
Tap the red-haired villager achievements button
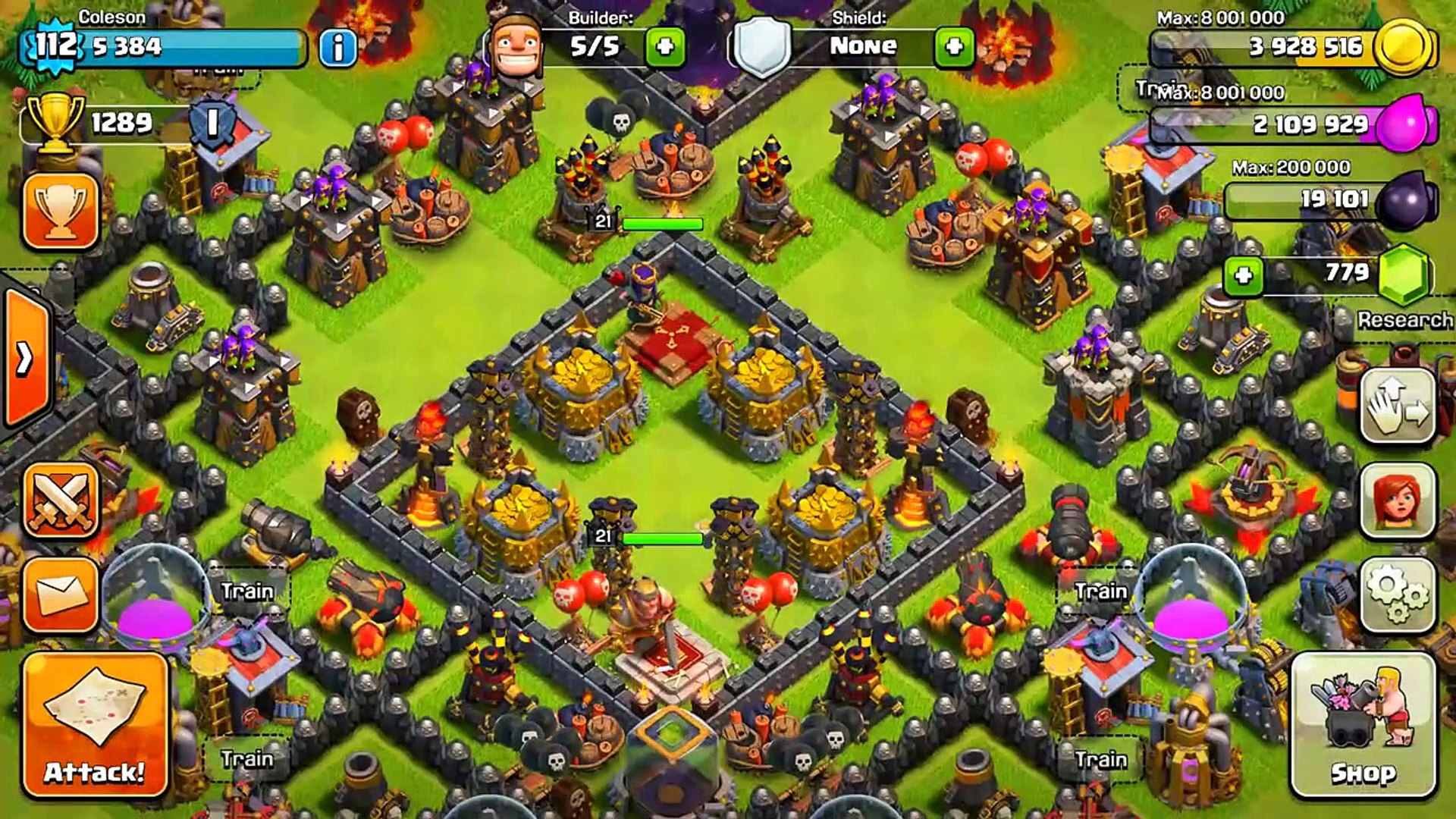pyautogui.click(x=1397, y=501)
